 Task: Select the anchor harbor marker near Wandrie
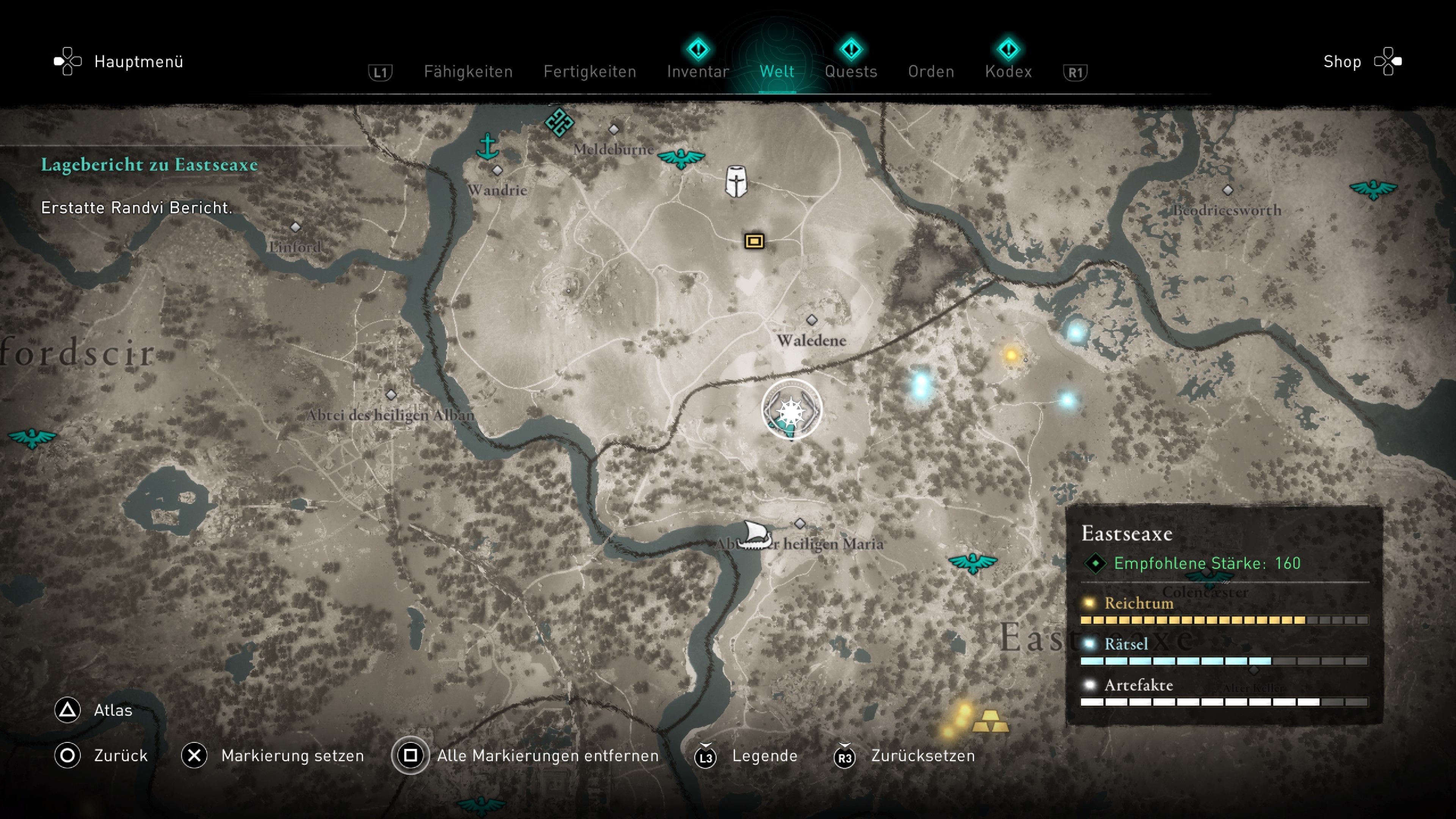click(x=487, y=146)
